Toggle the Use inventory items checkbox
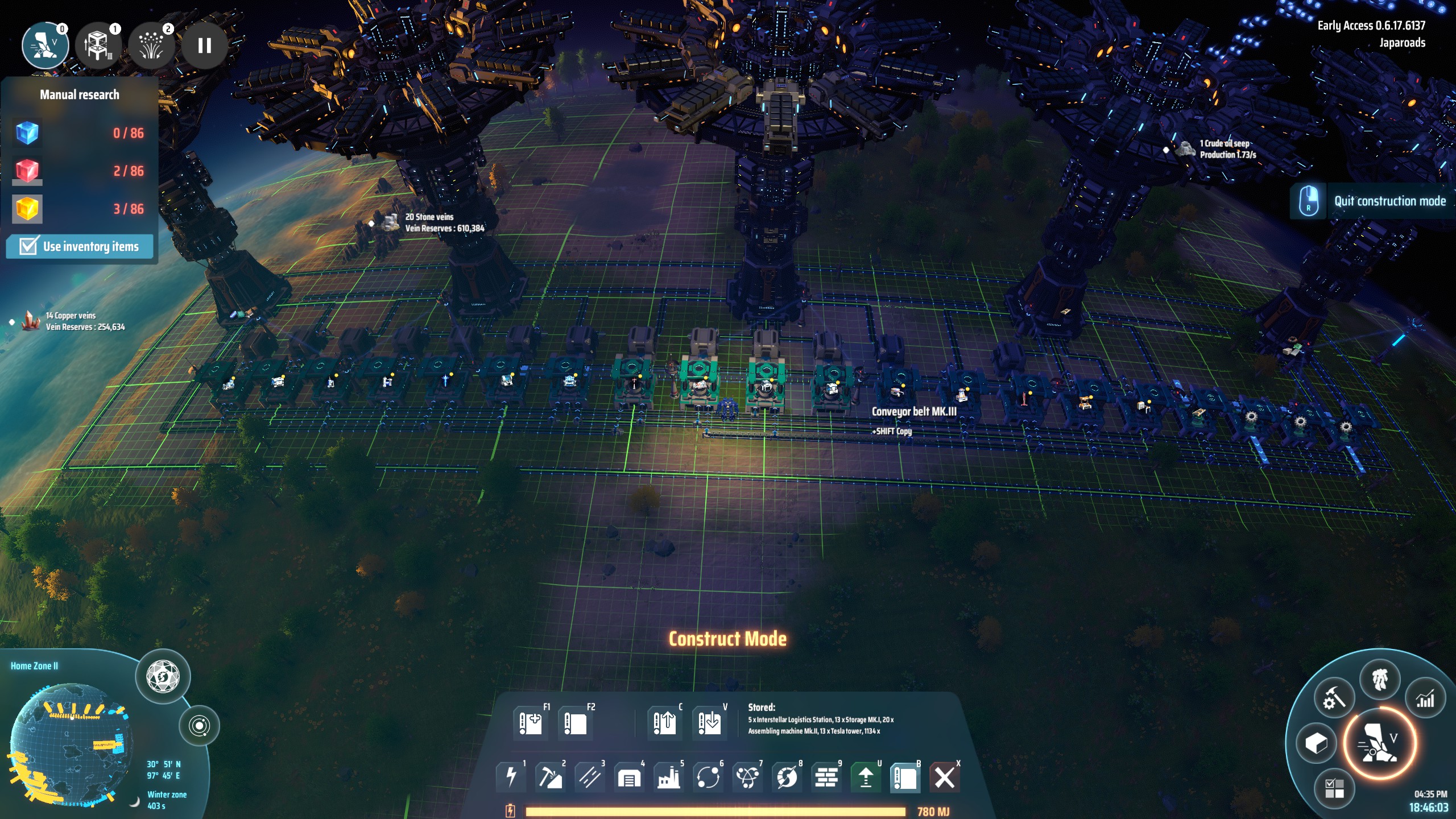This screenshot has width=1456, height=819. tap(28, 246)
